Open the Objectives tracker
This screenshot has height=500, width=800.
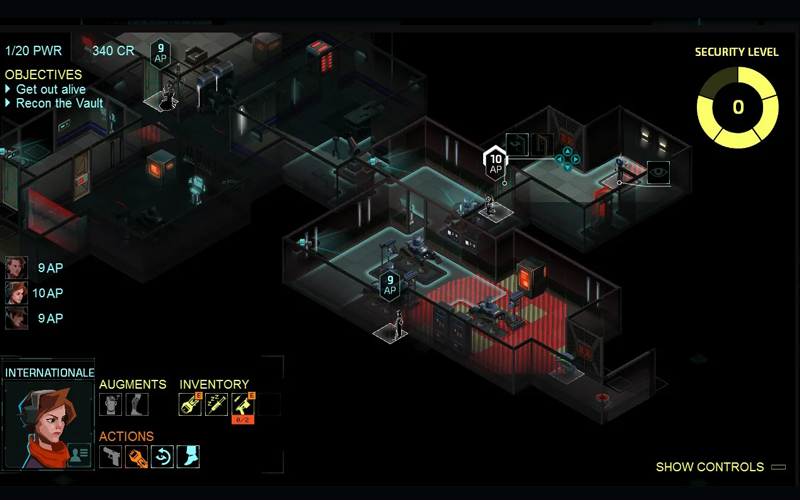[43, 74]
